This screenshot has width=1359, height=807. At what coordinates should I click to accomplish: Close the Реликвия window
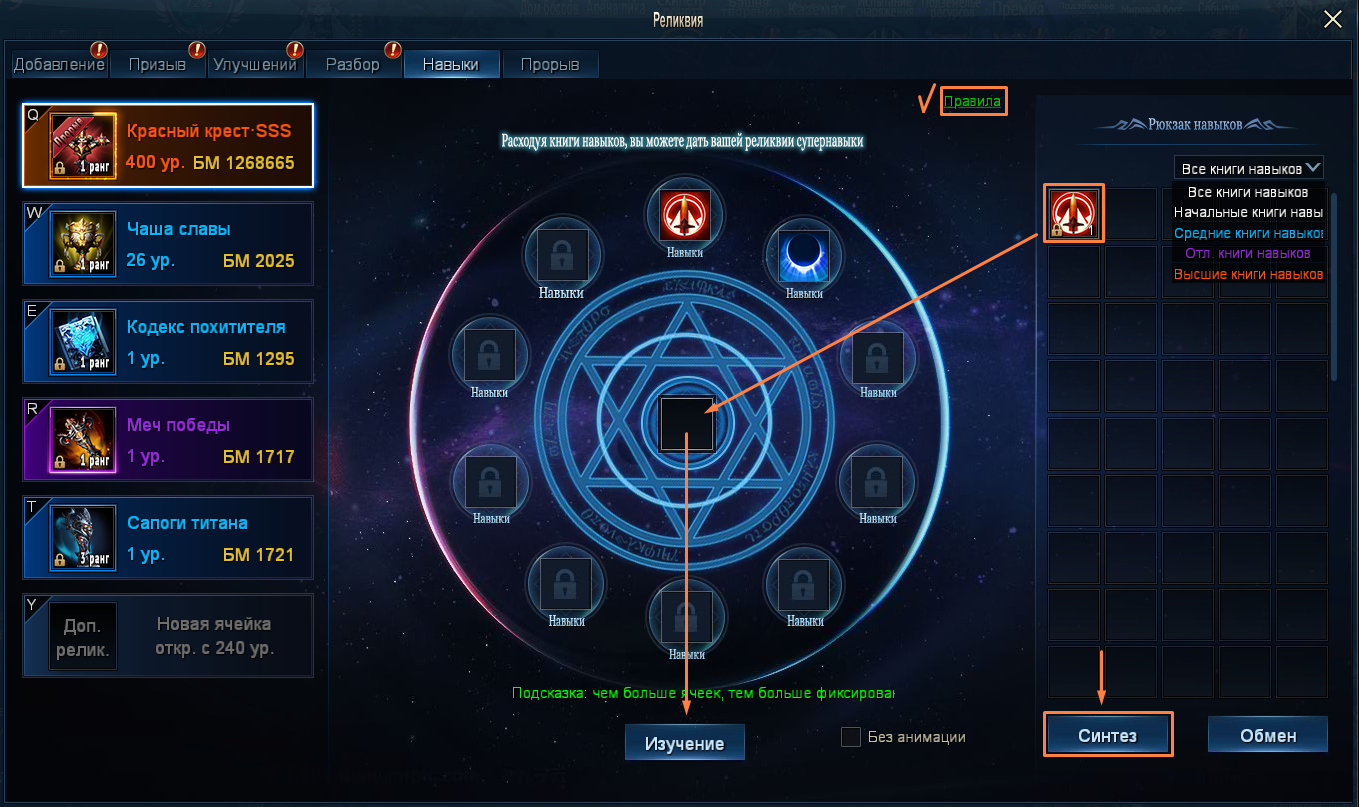pyautogui.click(x=1333, y=19)
